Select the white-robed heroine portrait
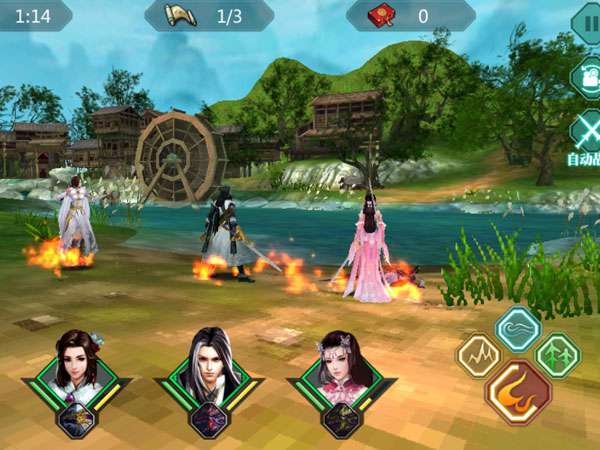600x450 pixels. (x=75, y=365)
